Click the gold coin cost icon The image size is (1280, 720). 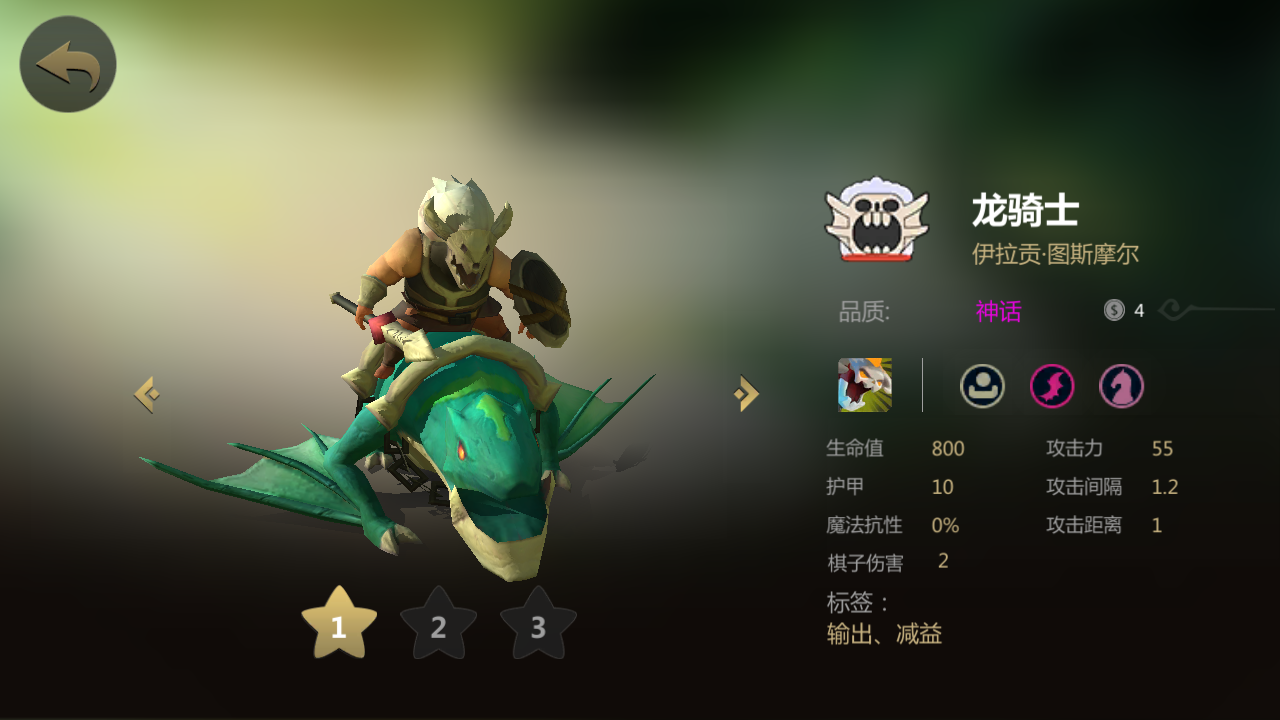(1112, 310)
